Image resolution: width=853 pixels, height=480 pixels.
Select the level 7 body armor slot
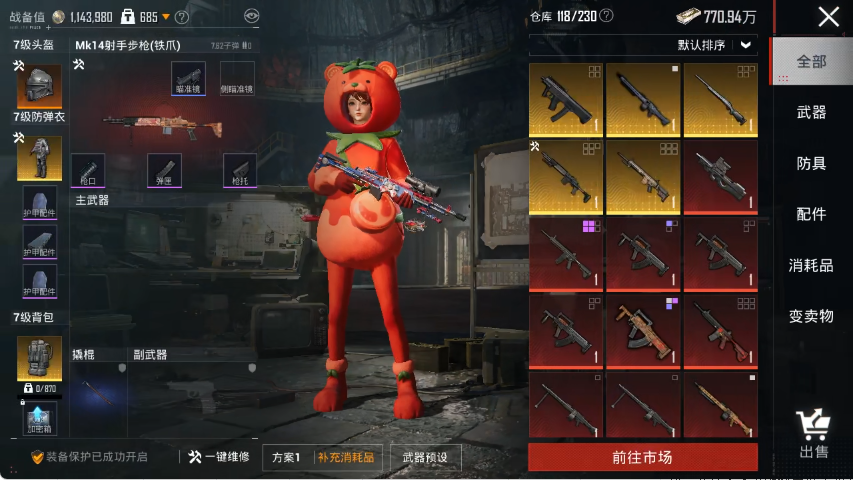tap(40, 158)
